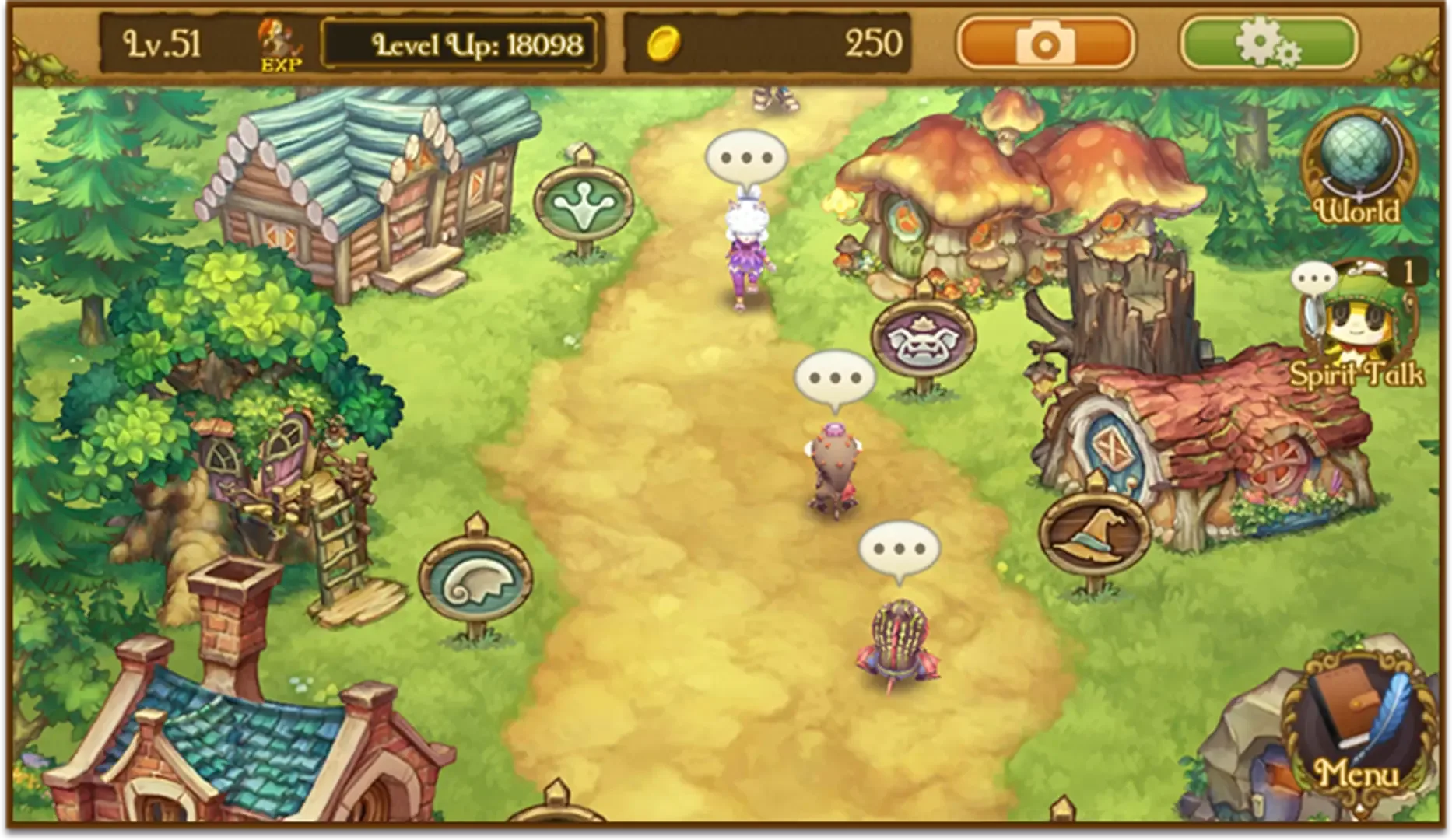Click the Level Up progress display
1452x840 pixels.
[475, 44]
